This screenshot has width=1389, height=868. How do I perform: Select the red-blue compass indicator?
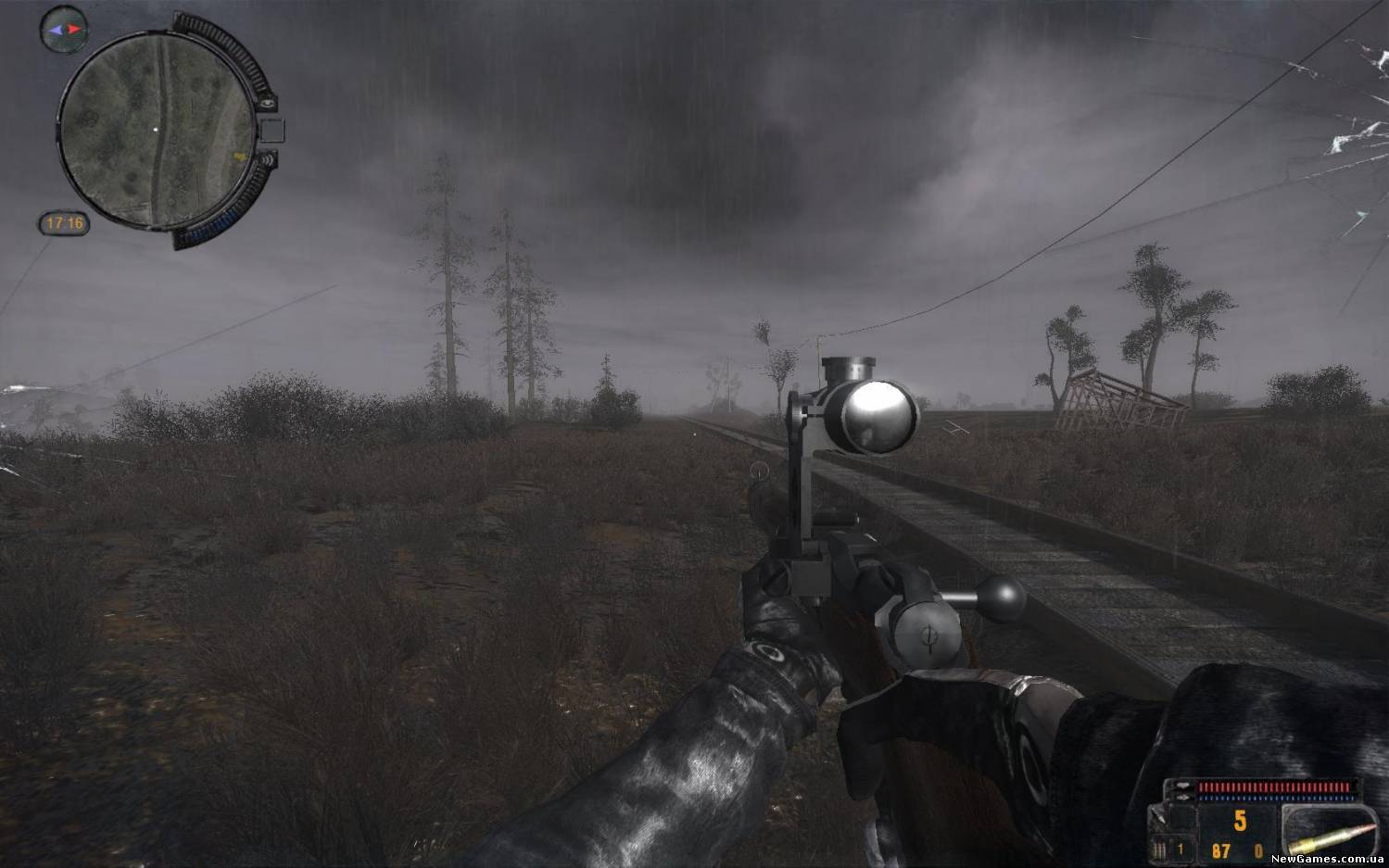point(64,29)
